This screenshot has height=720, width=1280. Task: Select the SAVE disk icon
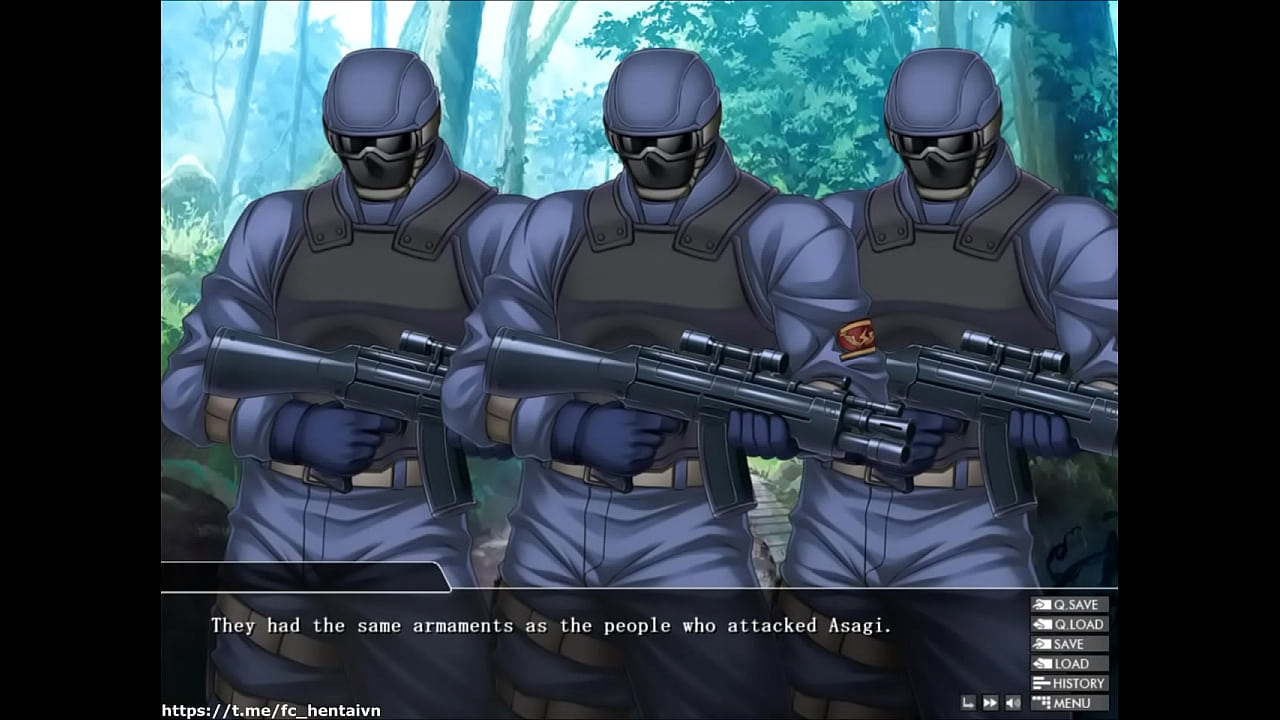pos(1041,644)
